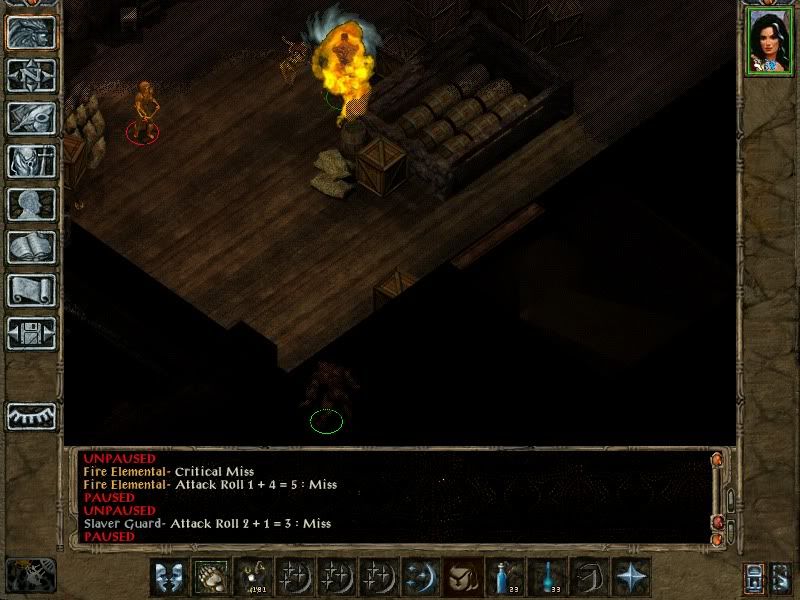Open the priest scroll screen

pyautogui.click(x=31, y=290)
